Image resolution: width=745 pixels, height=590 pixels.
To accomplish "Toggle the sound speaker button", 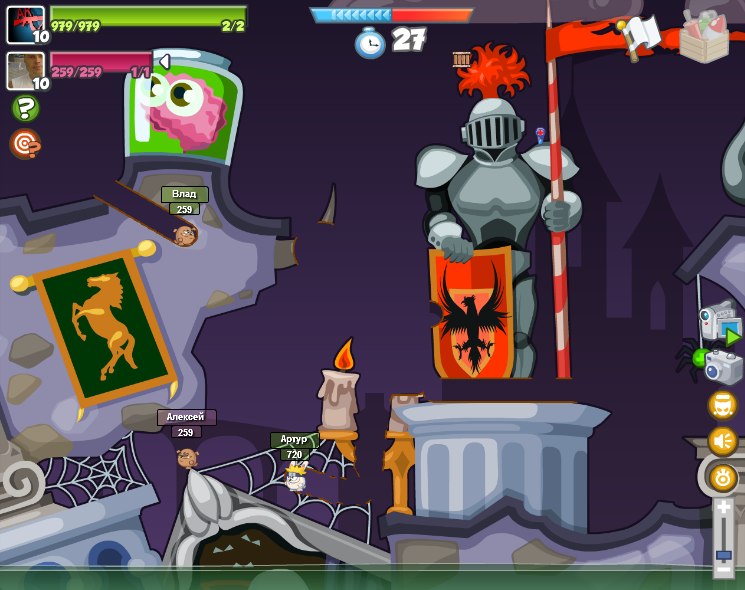I will pos(723,441).
